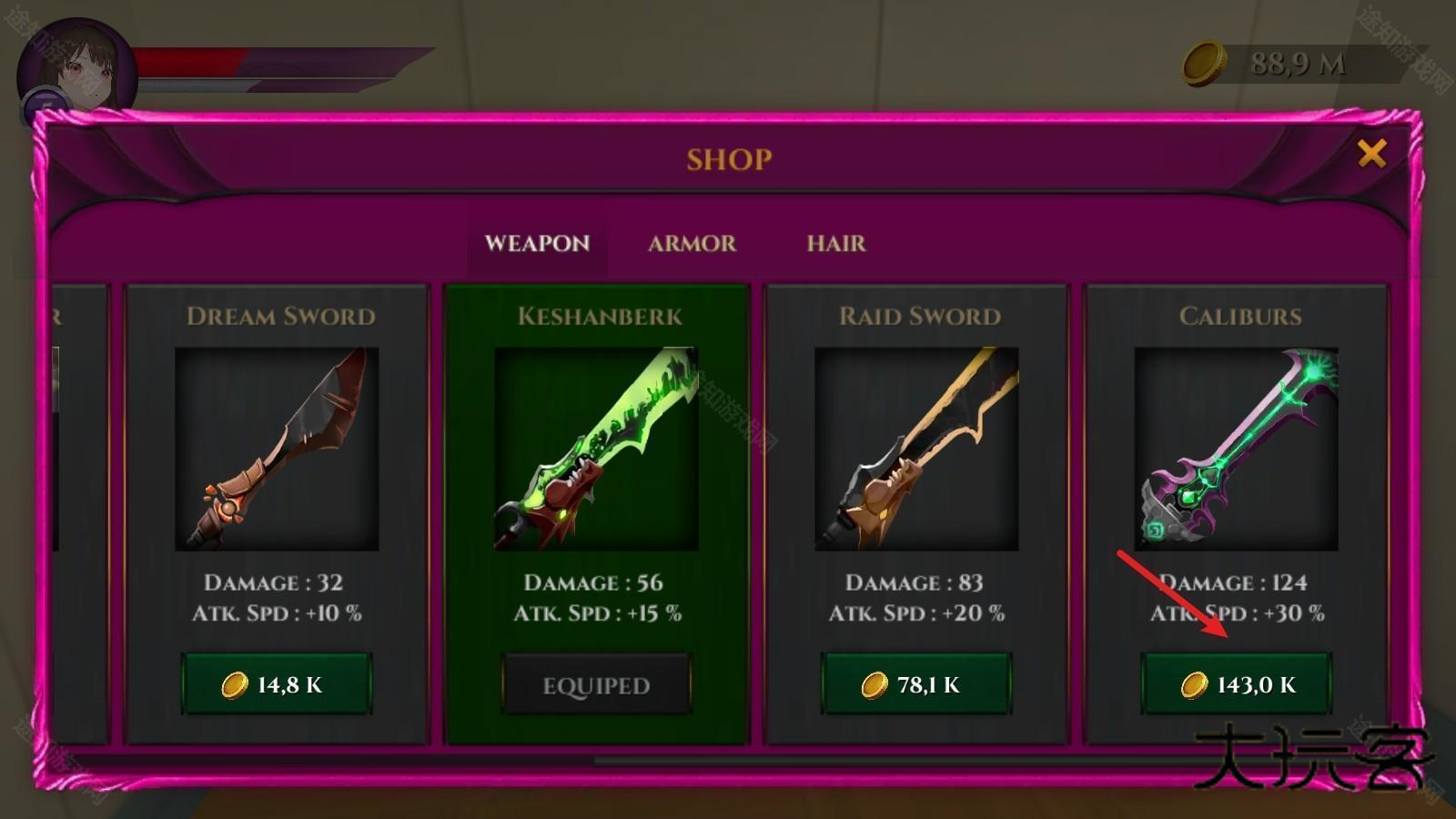Select the Dream Sword weapon image
The height and width of the screenshot is (819, 1456).
pyautogui.click(x=277, y=449)
